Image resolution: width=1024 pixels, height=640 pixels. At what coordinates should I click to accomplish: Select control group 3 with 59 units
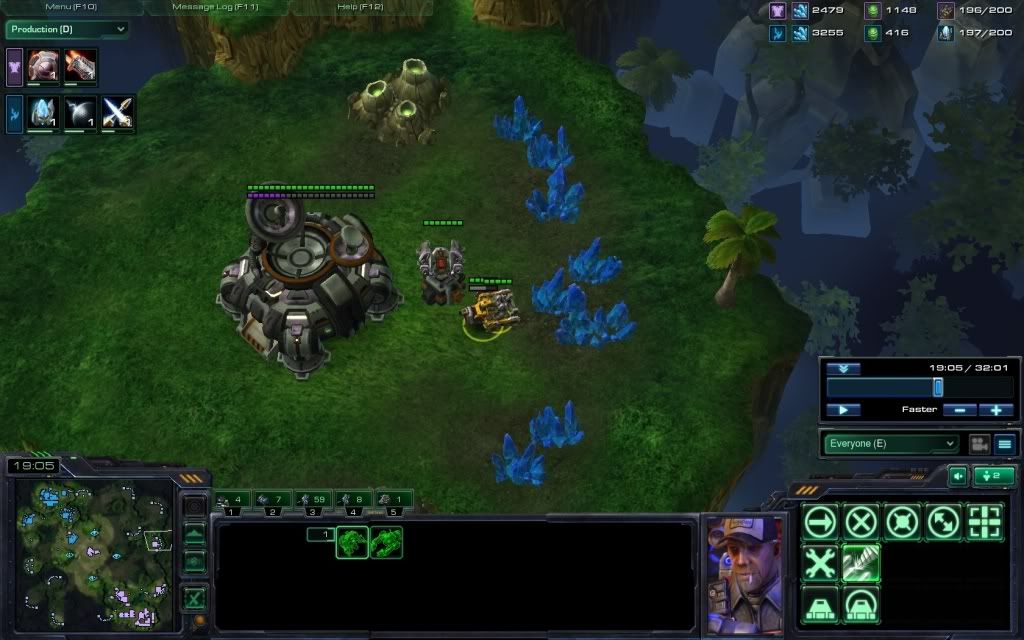coord(313,499)
